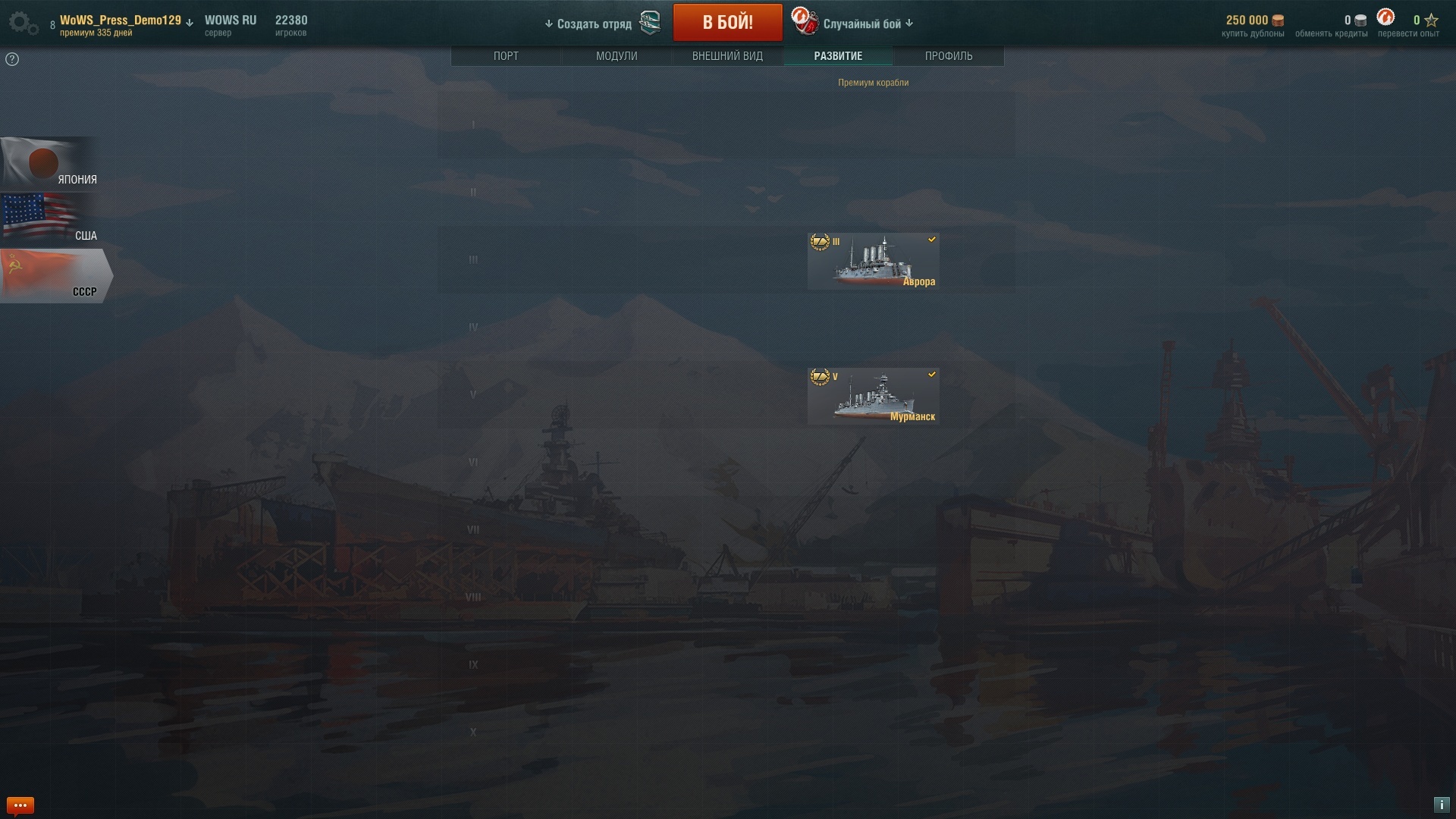
Task: Show the ПРОФИЛЬ tab
Action: pyautogui.click(x=949, y=56)
